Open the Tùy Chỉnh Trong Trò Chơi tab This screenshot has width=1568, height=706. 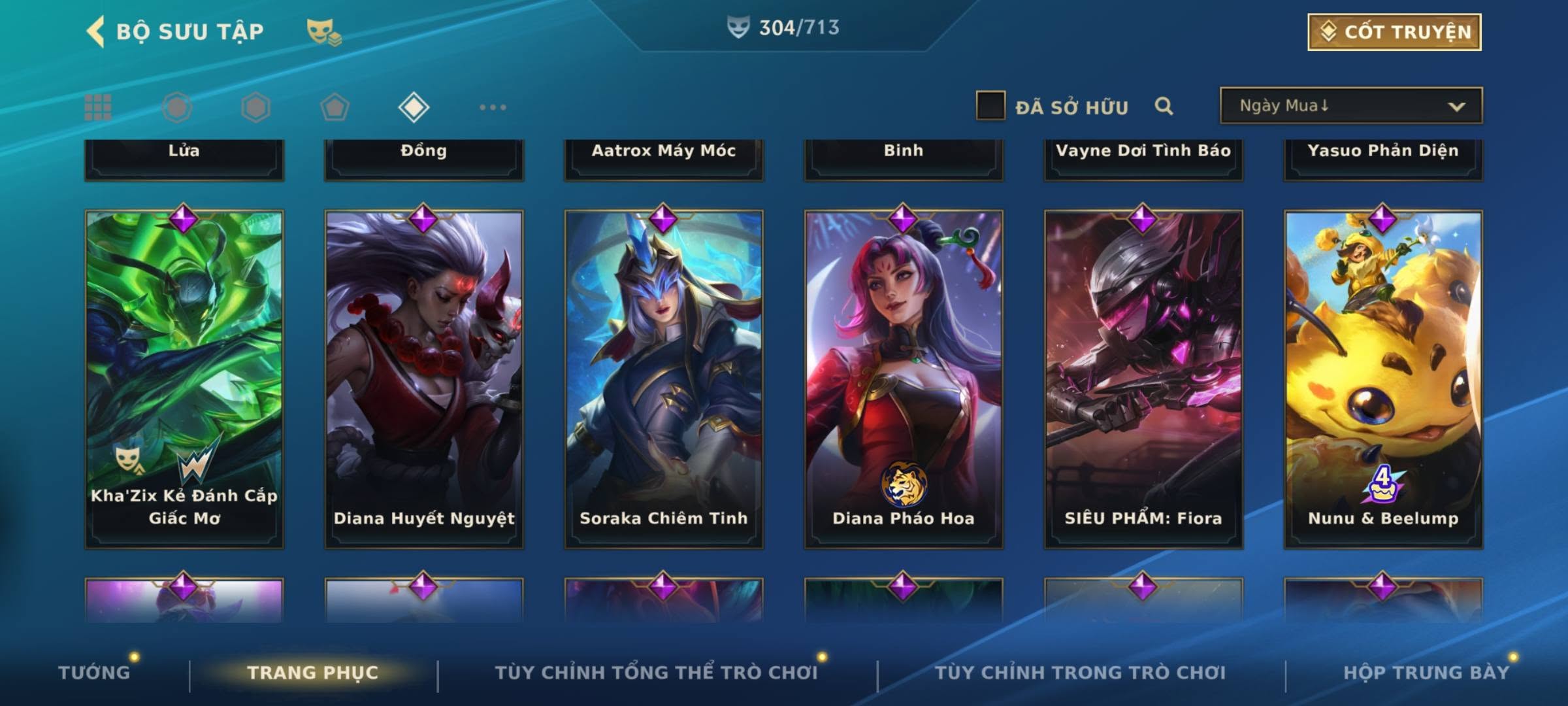1080,673
